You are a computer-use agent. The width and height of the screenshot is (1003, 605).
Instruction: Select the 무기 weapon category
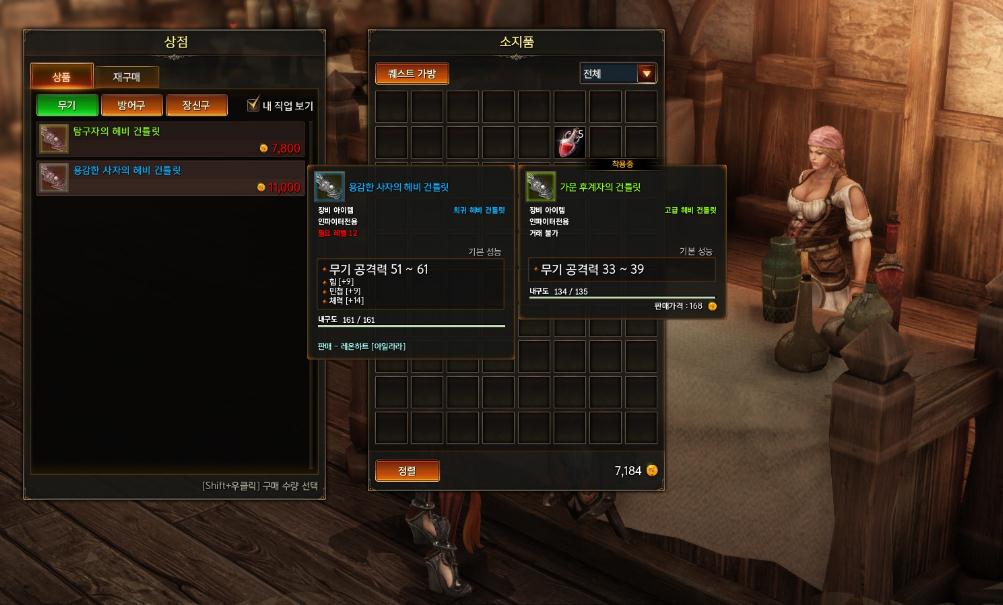pyautogui.click(x=67, y=105)
